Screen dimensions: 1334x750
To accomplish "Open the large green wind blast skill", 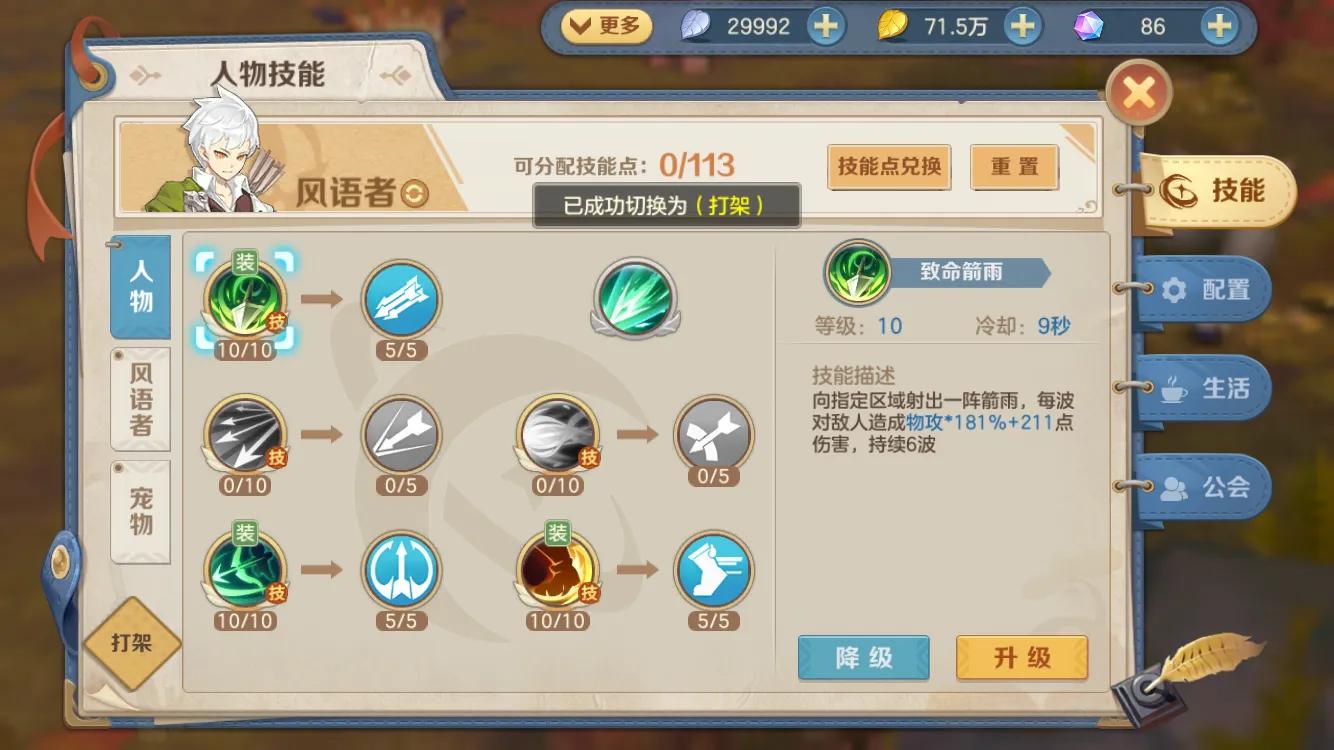I will click(634, 300).
